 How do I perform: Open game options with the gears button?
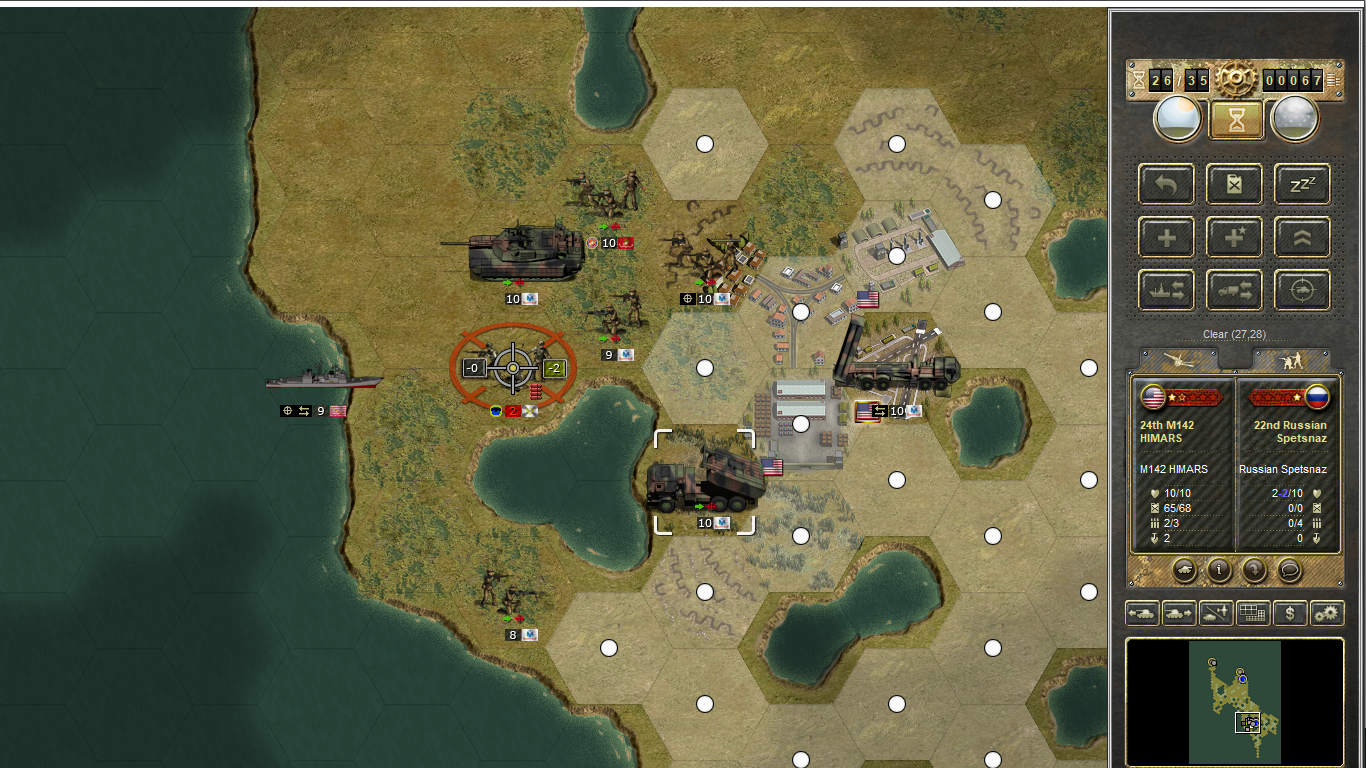(1327, 613)
